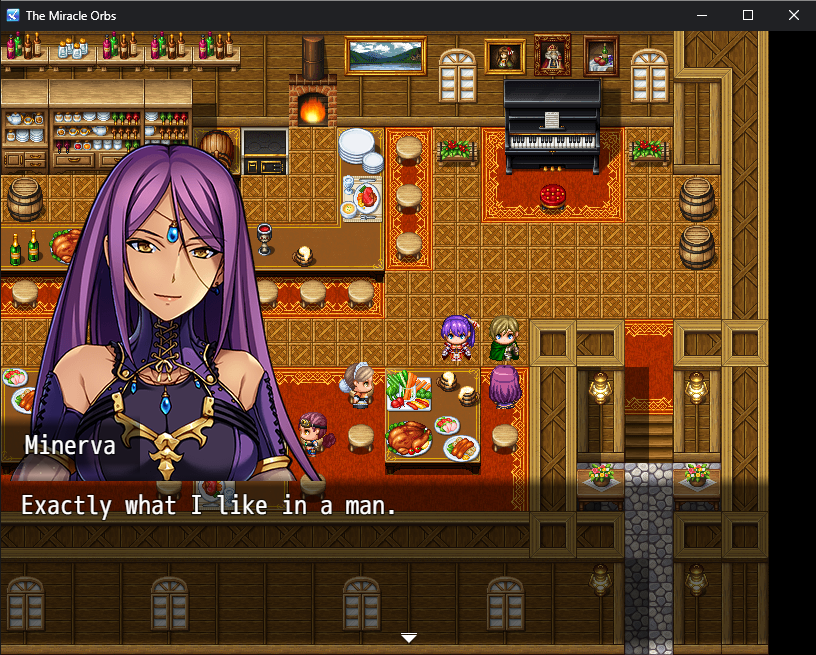Close The Miracle Orbs window

[x=794, y=16]
